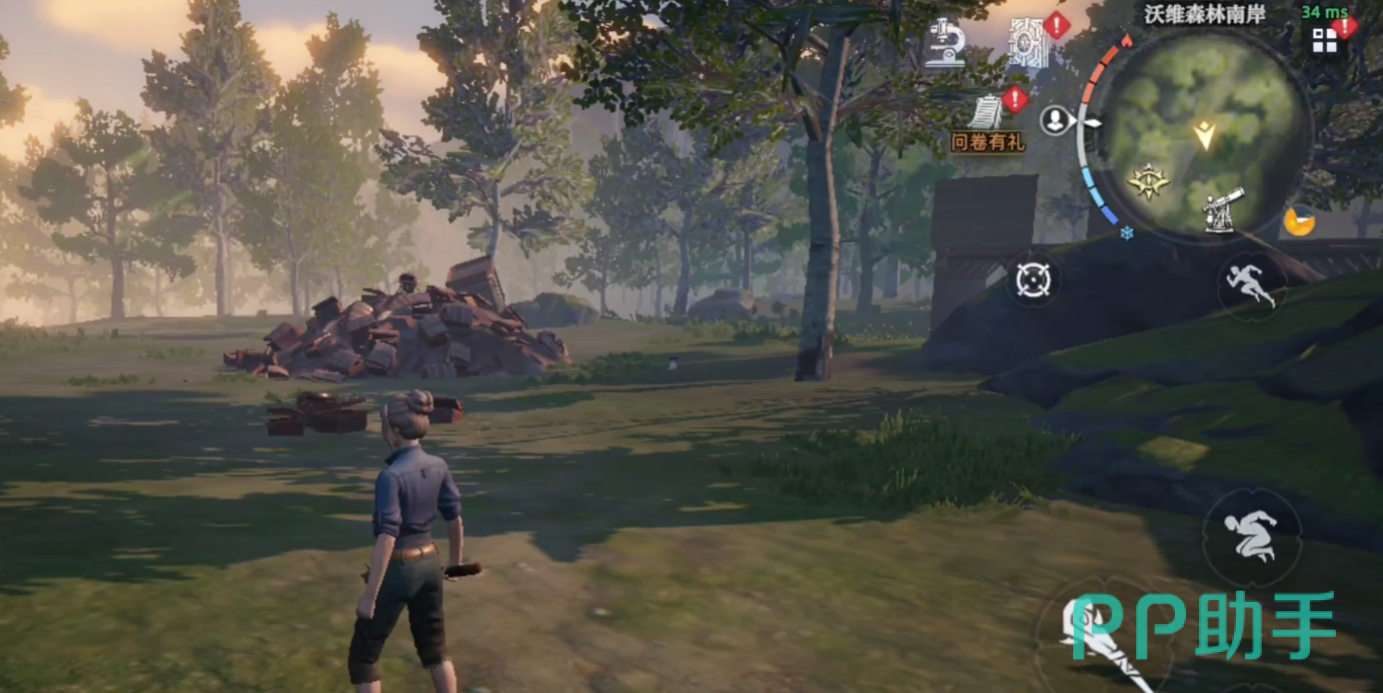Open the four-squares grid menu
Viewport: 1383px width, 693px height.
(1324, 41)
